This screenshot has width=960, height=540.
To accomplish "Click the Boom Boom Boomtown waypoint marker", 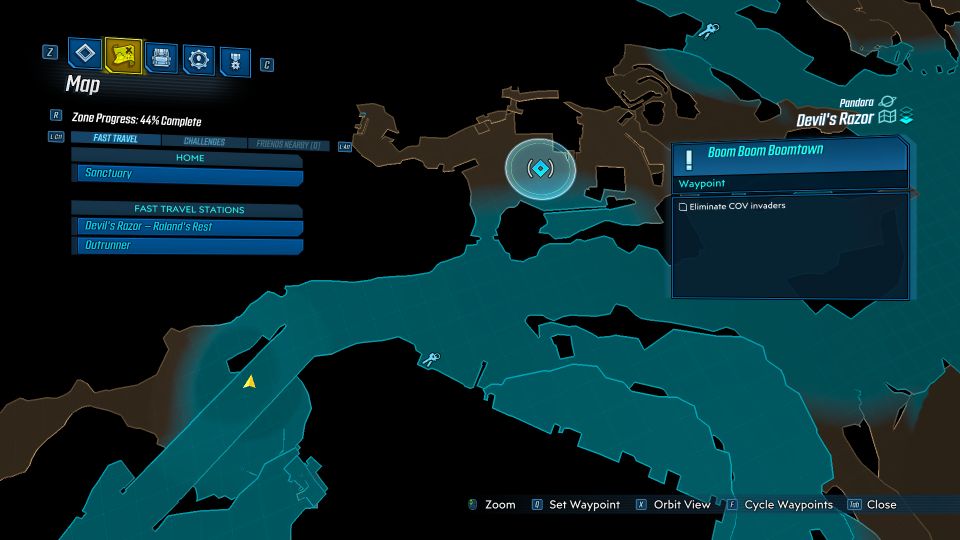I will [x=540, y=167].
